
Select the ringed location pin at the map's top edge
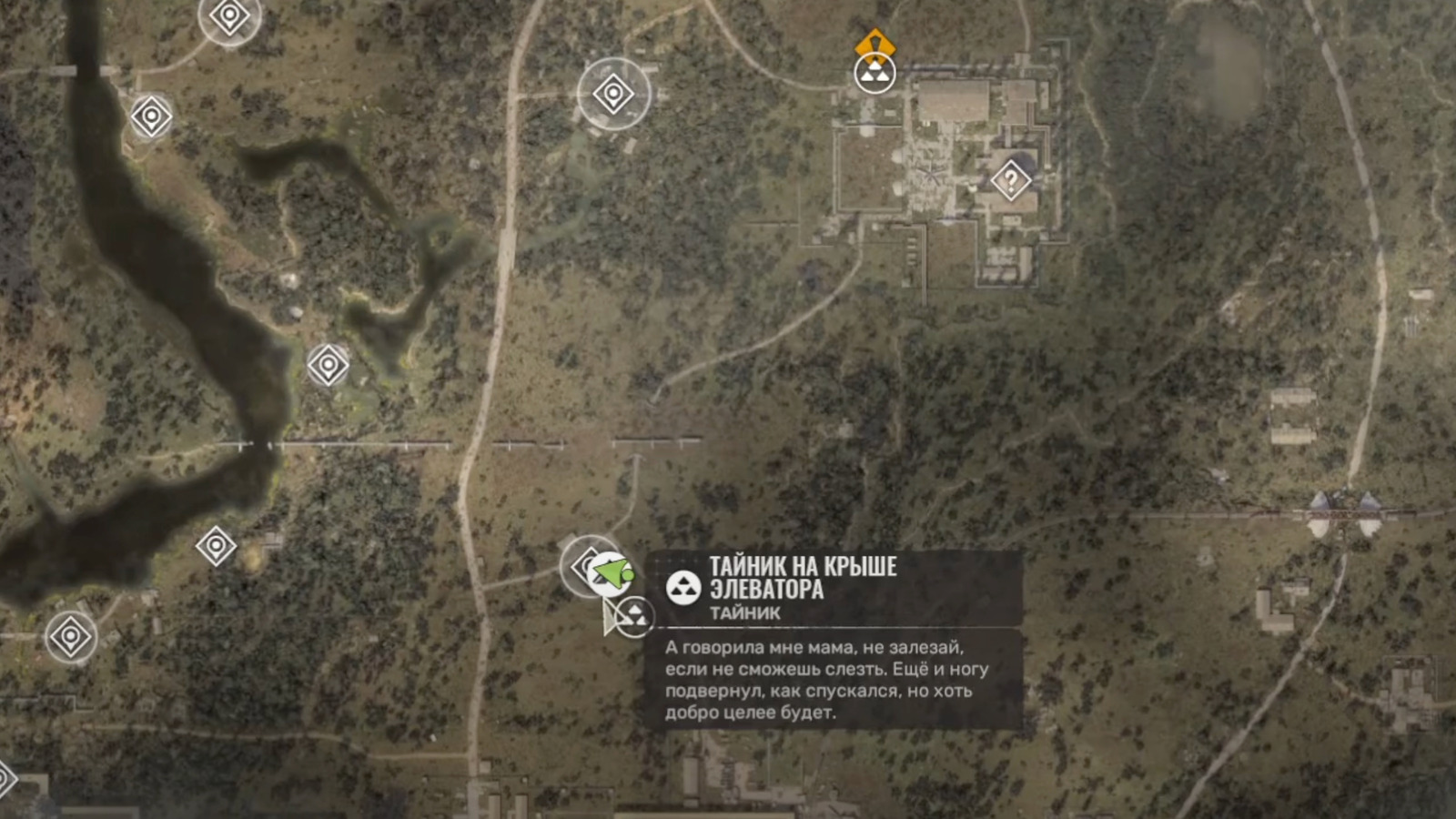(229, 15)
